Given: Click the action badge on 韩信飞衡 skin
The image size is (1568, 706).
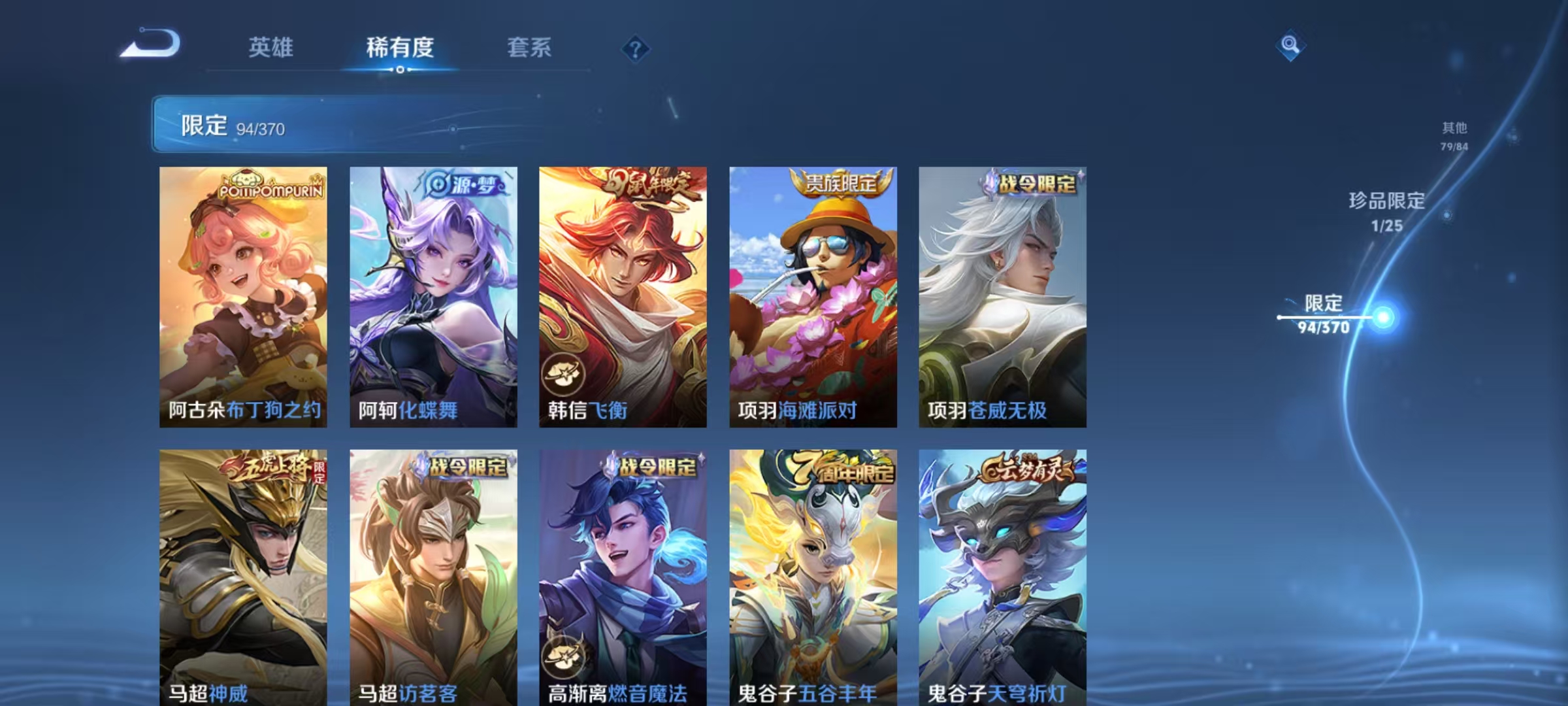Looking at the screenshot, I should (563, 372).
